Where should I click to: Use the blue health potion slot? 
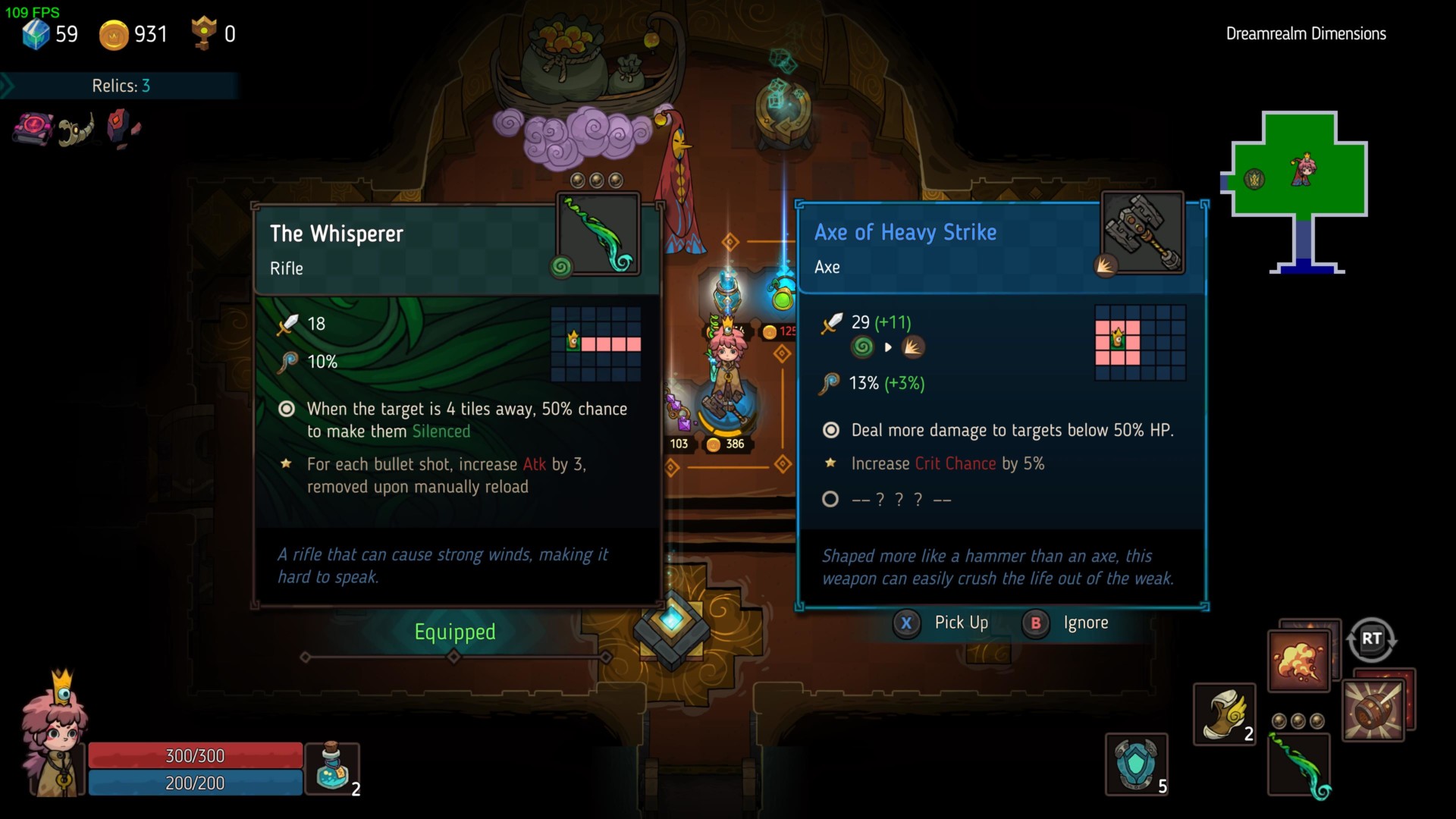332,767
